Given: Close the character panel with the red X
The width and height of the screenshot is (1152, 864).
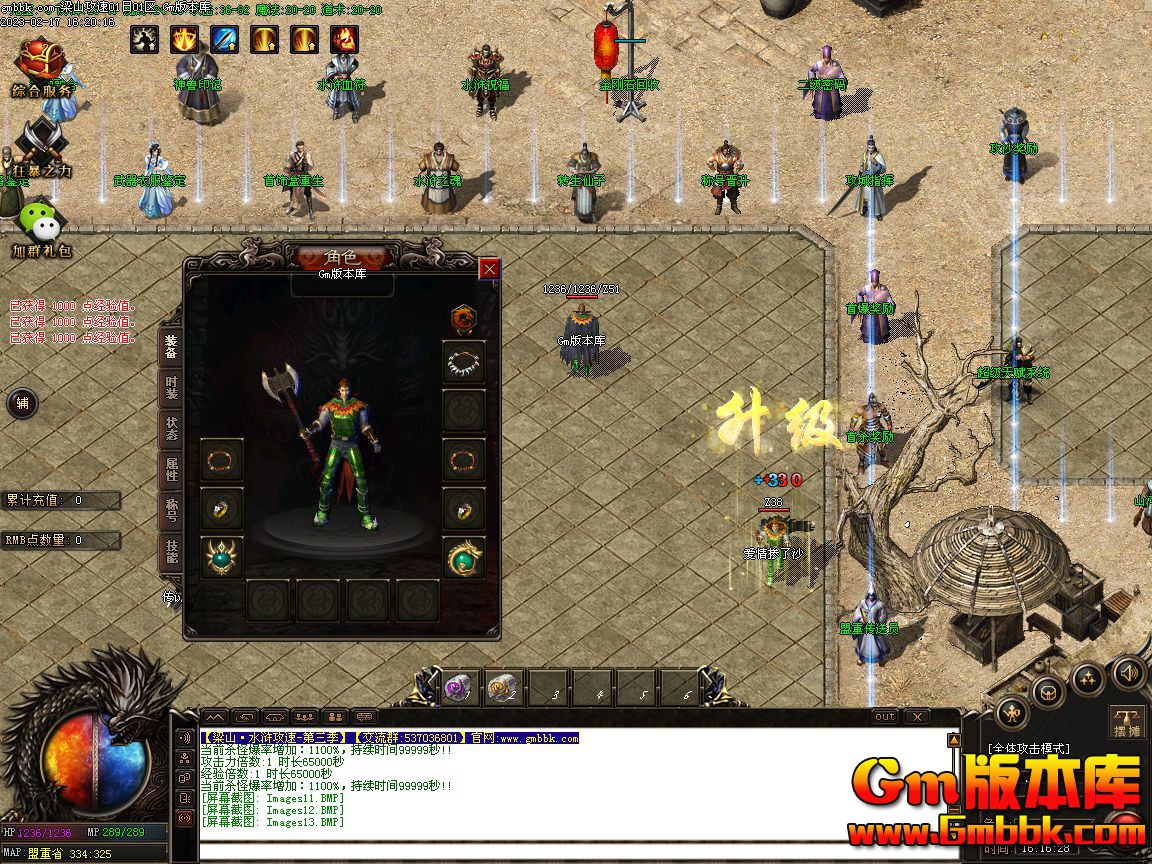Looking at the screenshot, I should [x=489, y=268].
